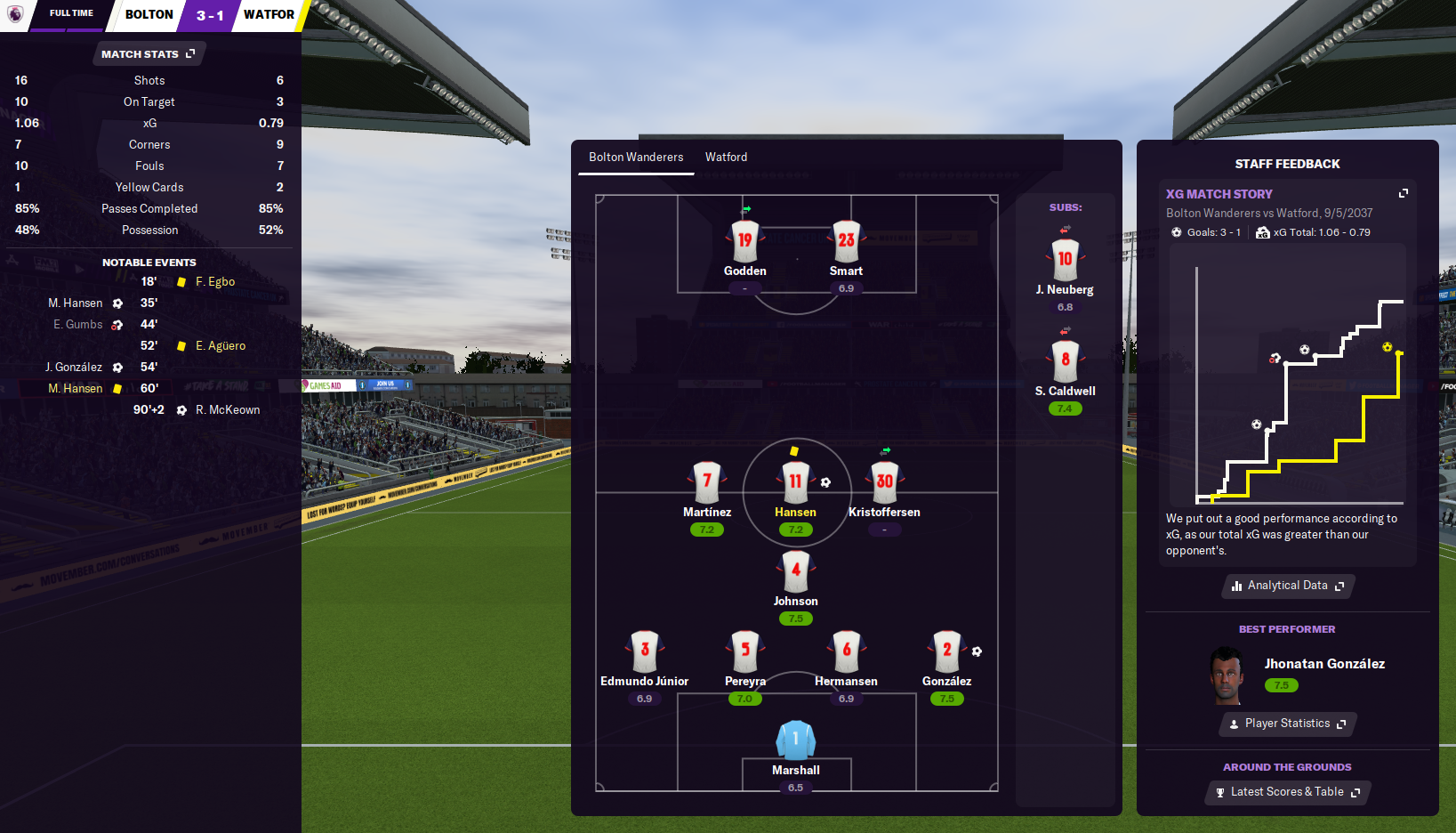Open Player Statistics
Viewport: 1456px width, 833px height.
[x=1287, y=724]
